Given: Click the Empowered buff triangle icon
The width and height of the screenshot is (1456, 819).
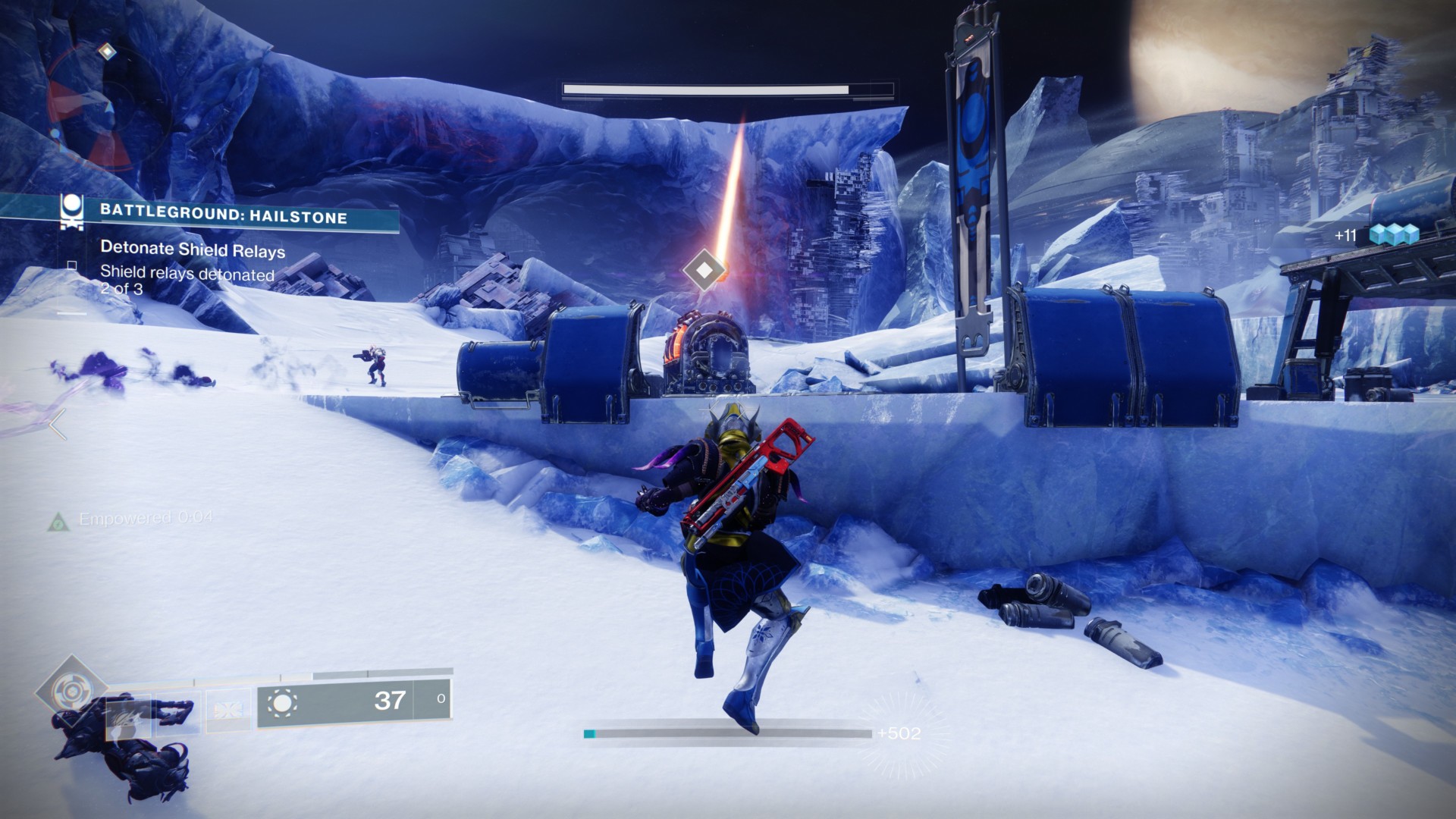Looking at the screenshot, I should (58, 522).
